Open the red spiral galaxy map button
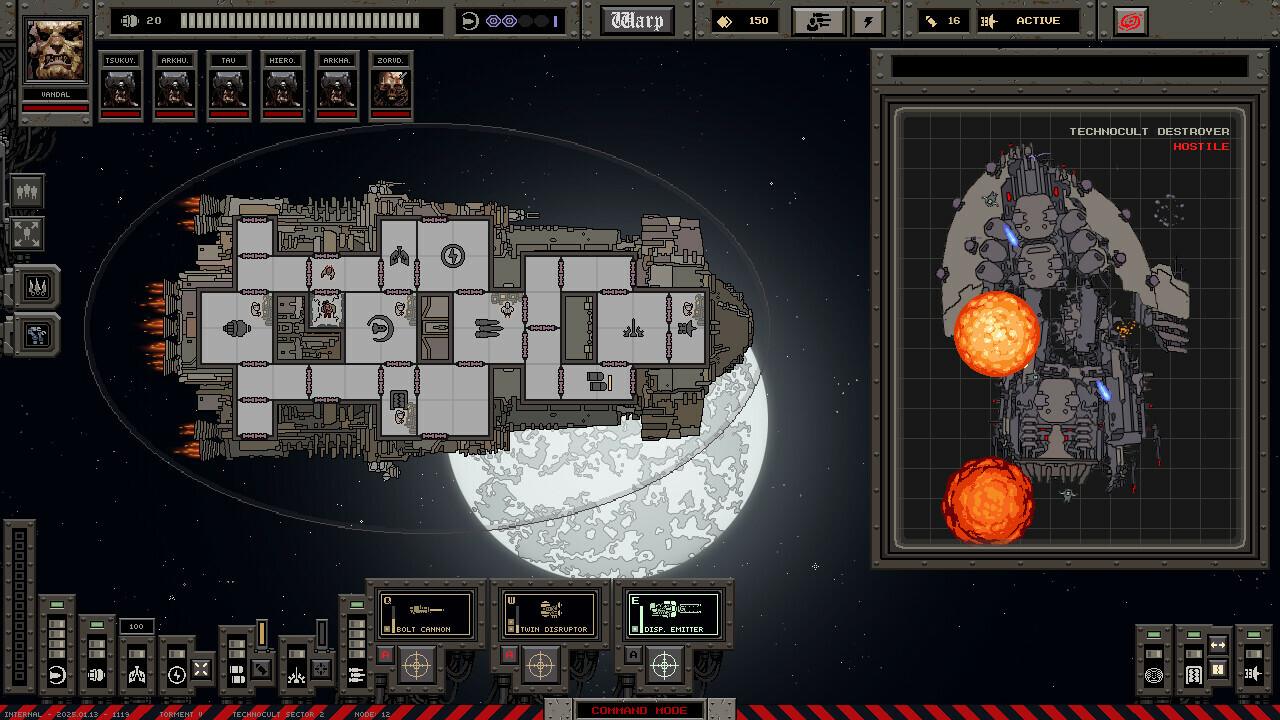This screenshot has width=1280, height=720. point(1130,21)
